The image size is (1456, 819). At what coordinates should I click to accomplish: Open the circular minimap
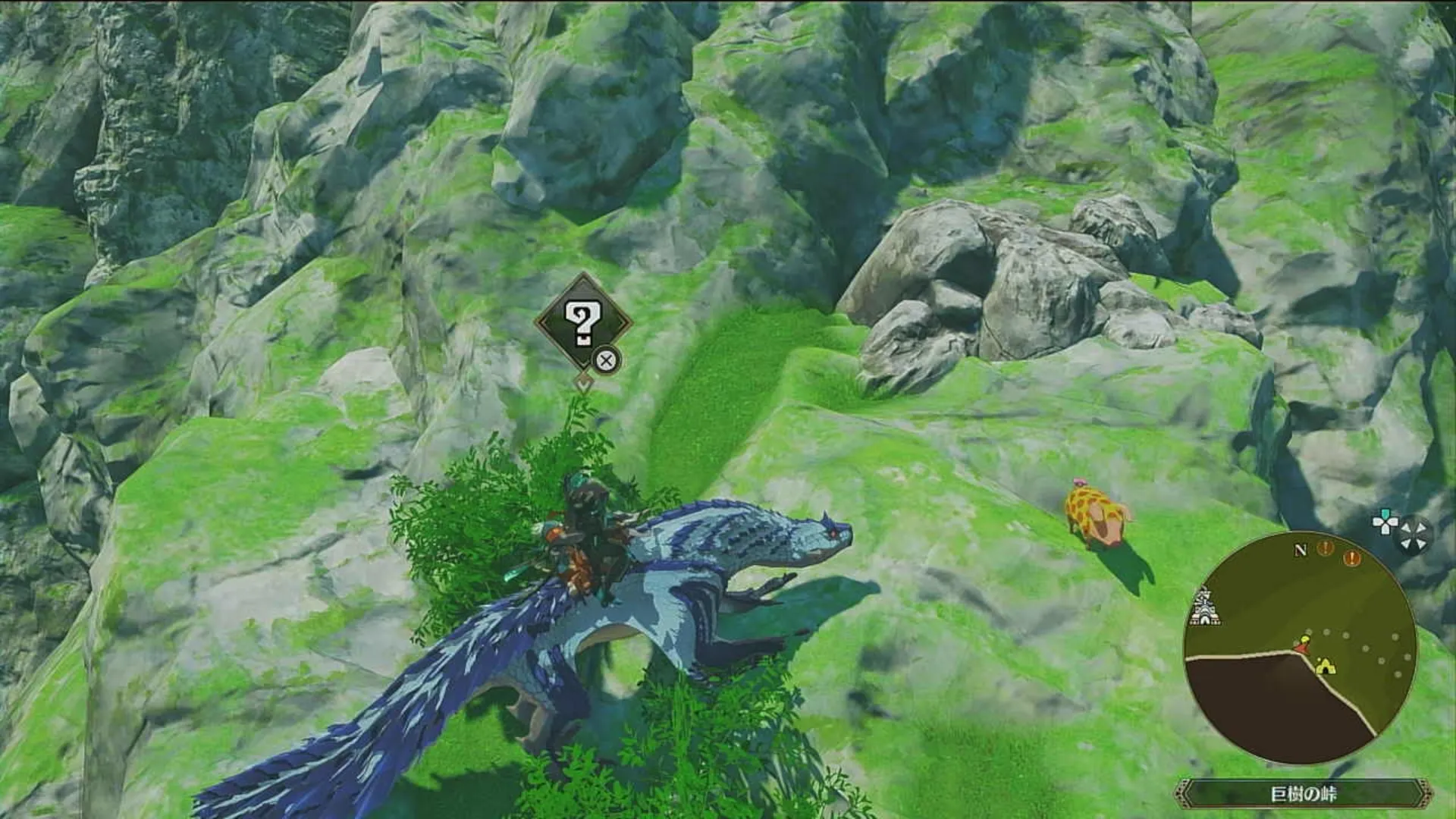tap(1300, 648)
